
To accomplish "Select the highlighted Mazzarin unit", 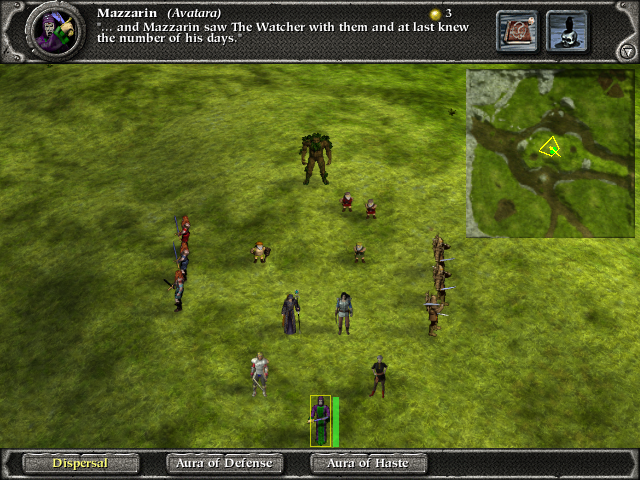I will coord(320,420).
